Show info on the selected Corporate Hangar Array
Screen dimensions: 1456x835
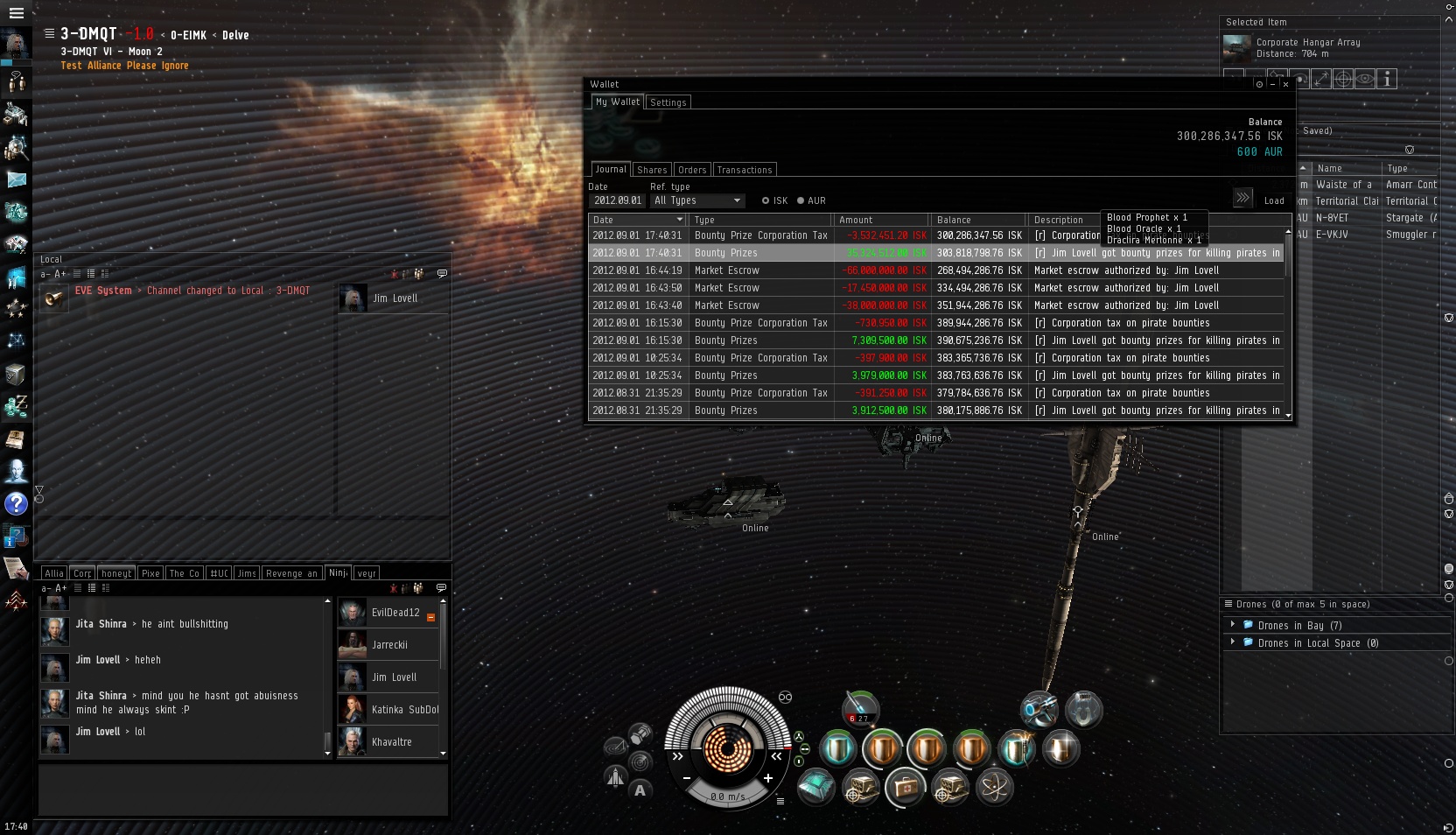(1387, 79)
